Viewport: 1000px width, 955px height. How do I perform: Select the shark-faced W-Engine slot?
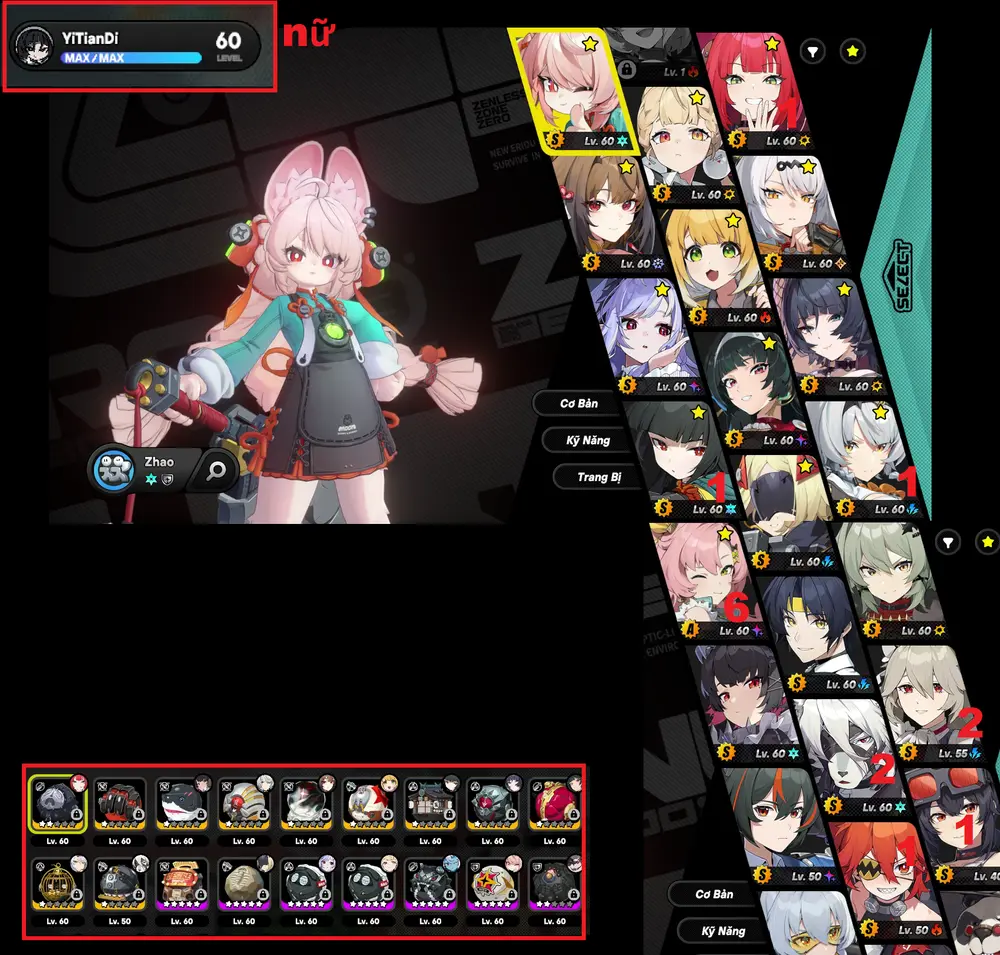click(182, 810)
